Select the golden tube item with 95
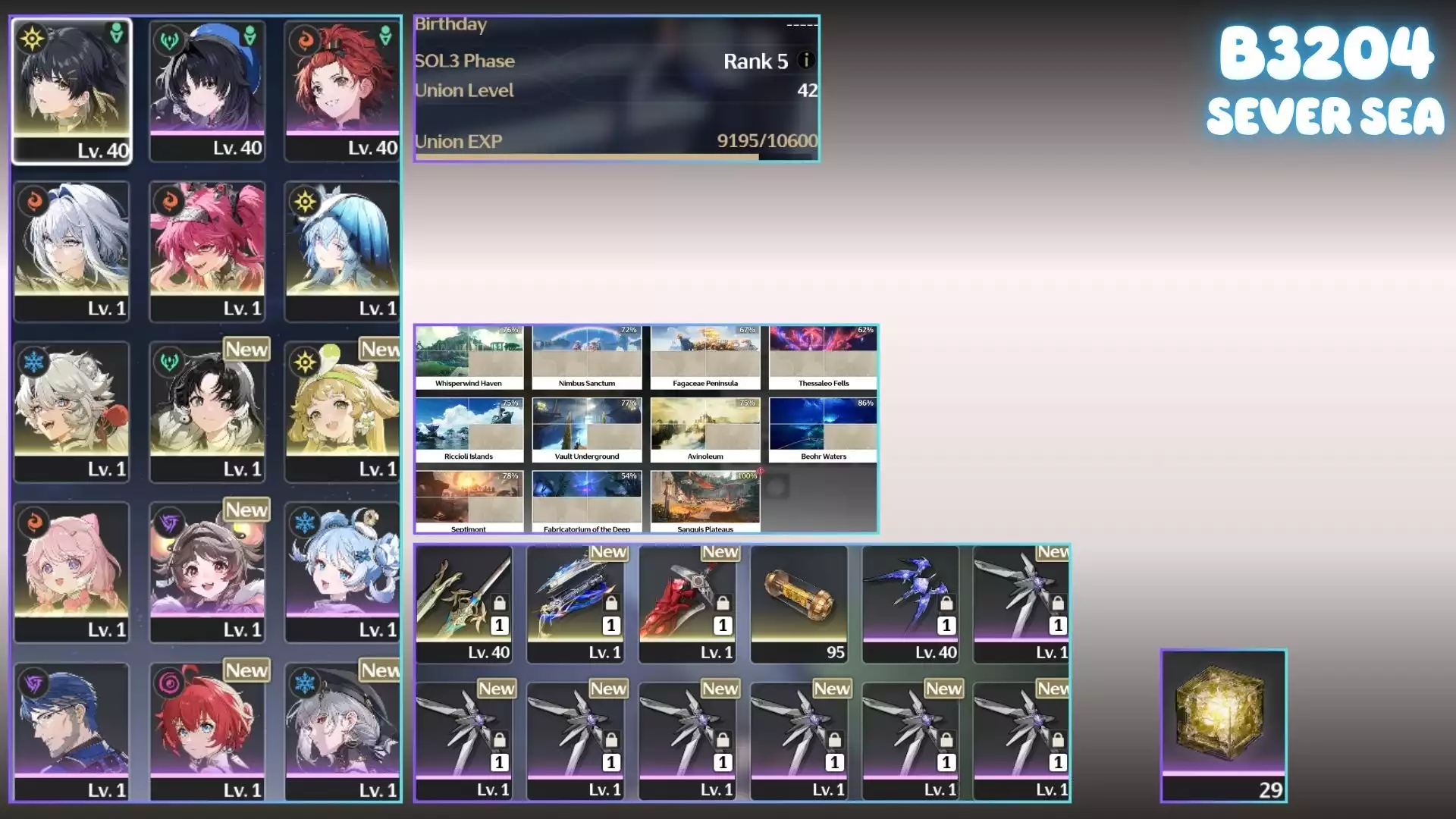Image resolution: width=1456 pixels, height=819 pixels. [799, 603]
